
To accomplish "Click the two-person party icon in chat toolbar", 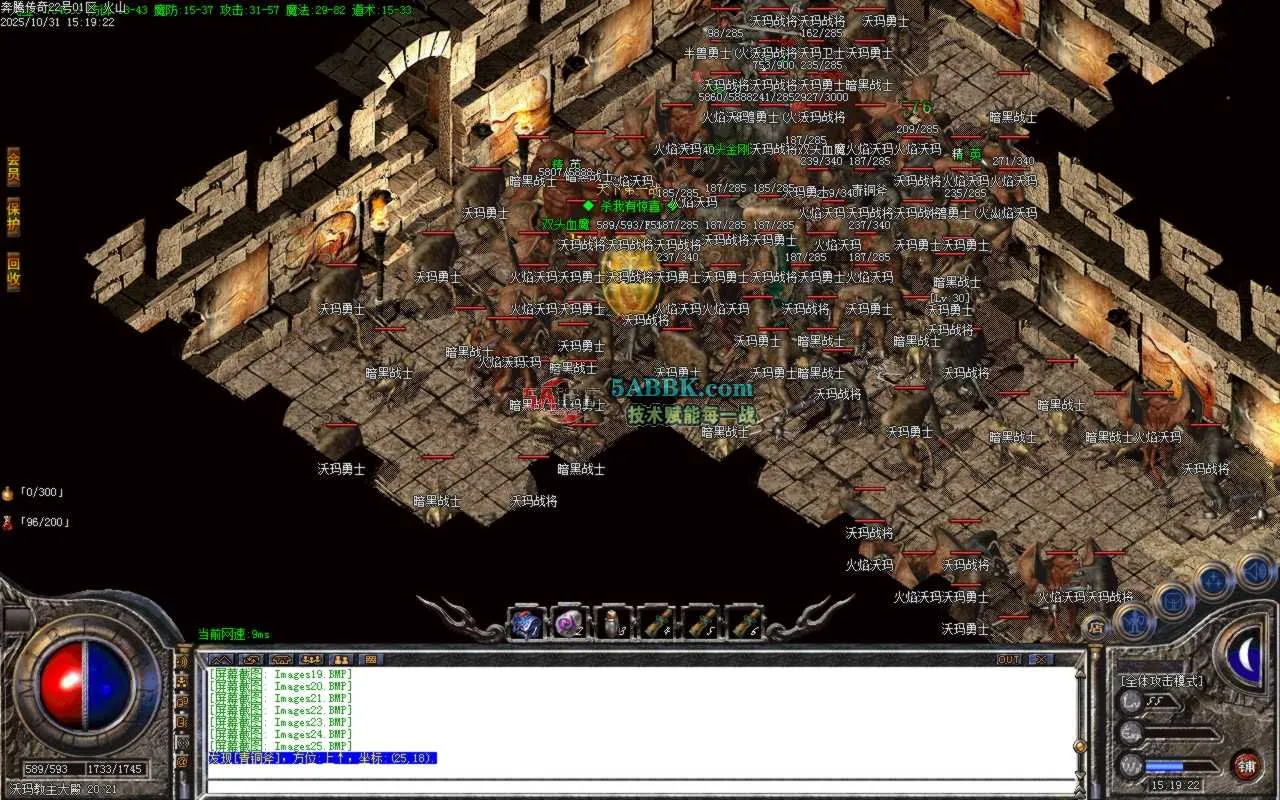I will pyautogui.click(x=341, y=659).
